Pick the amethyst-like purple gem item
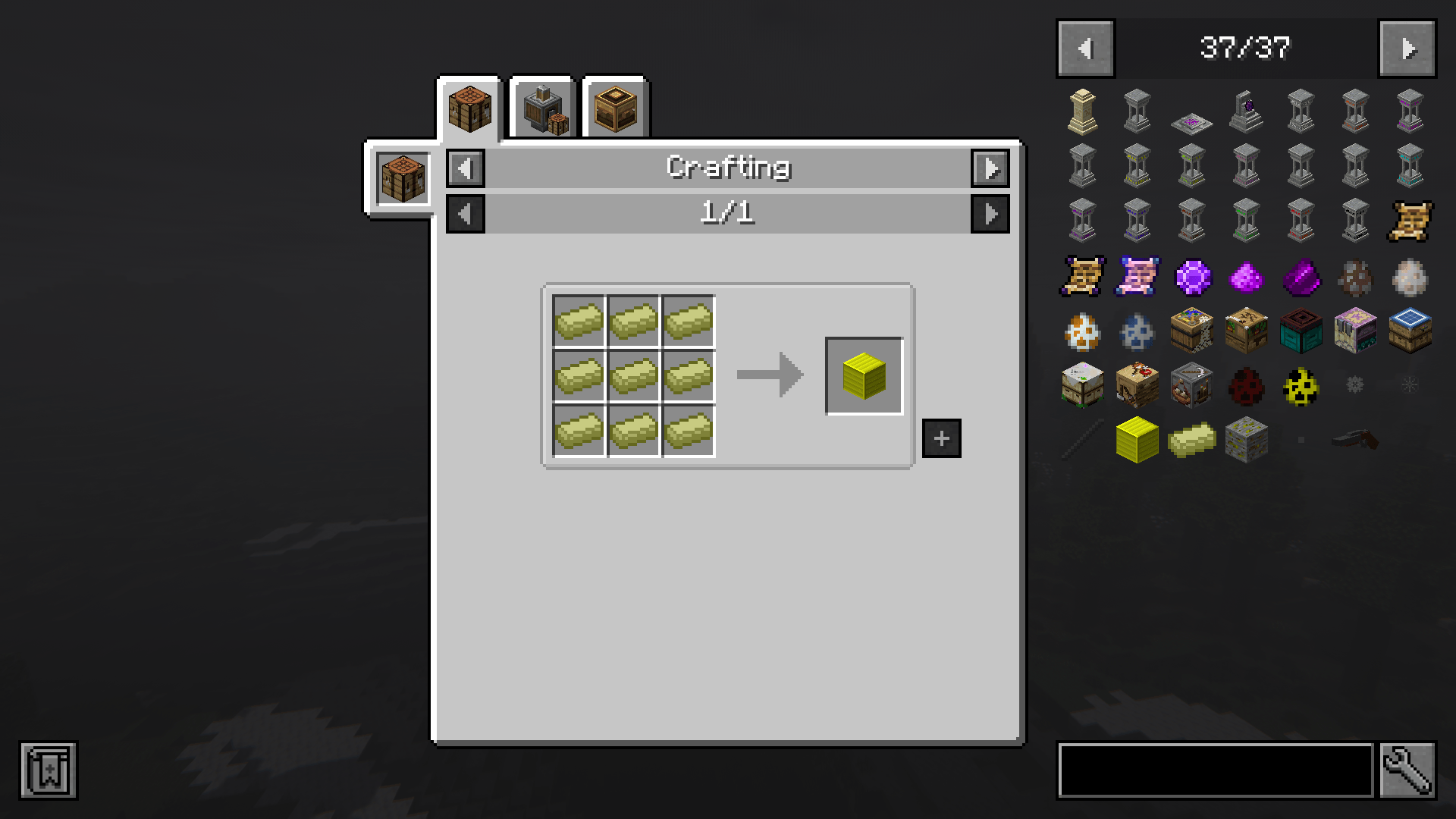This screenshot has width=1456, height=819. click(1191, 277)
